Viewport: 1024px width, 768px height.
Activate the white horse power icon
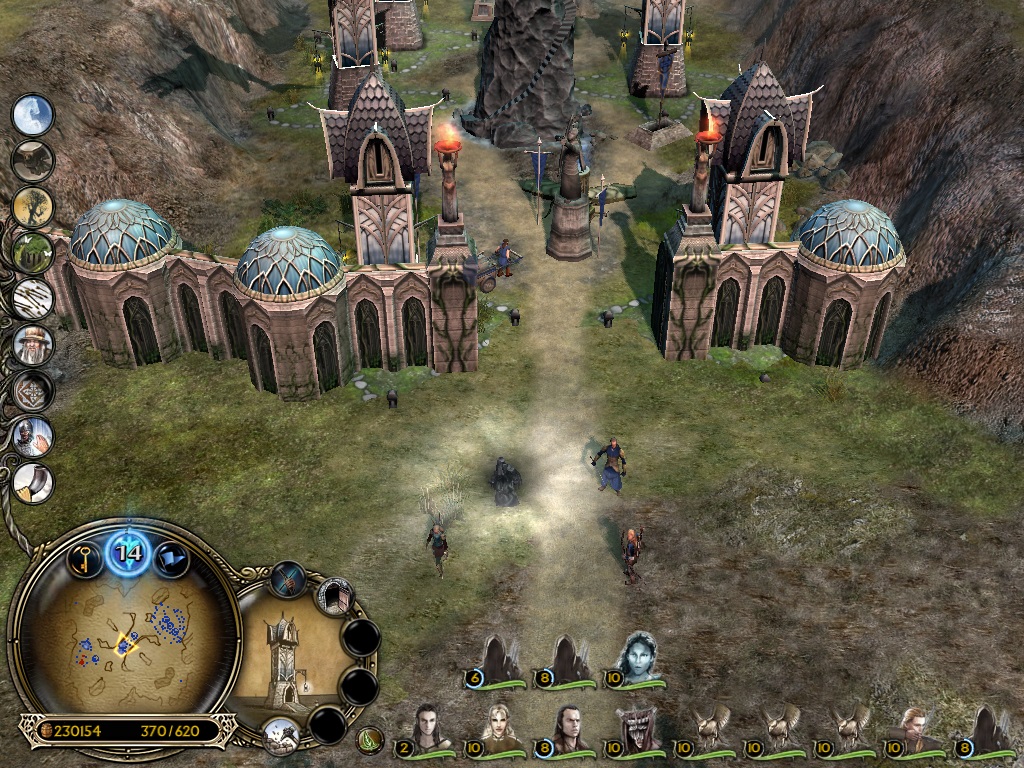(x=32, y=114)
